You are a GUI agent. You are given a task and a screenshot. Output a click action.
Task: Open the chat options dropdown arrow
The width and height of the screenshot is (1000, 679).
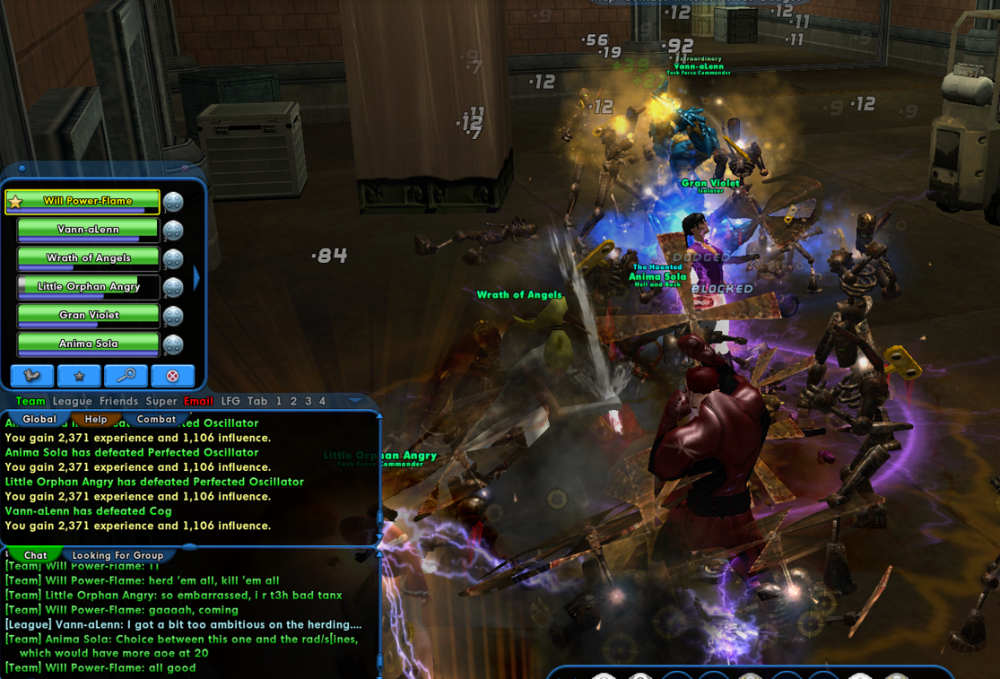pos(356,401)
